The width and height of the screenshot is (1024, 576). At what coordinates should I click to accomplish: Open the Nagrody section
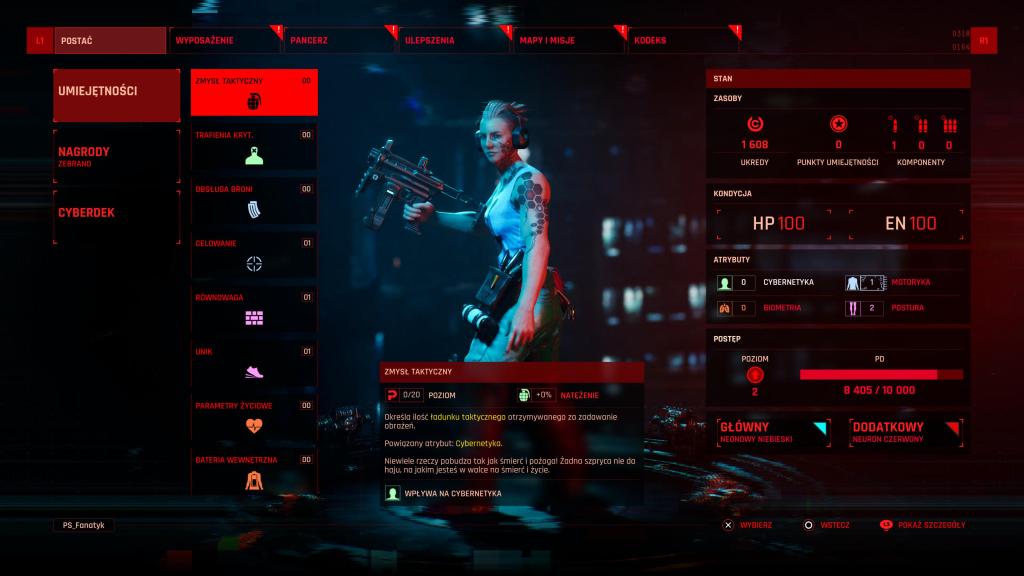coord(116,155)
